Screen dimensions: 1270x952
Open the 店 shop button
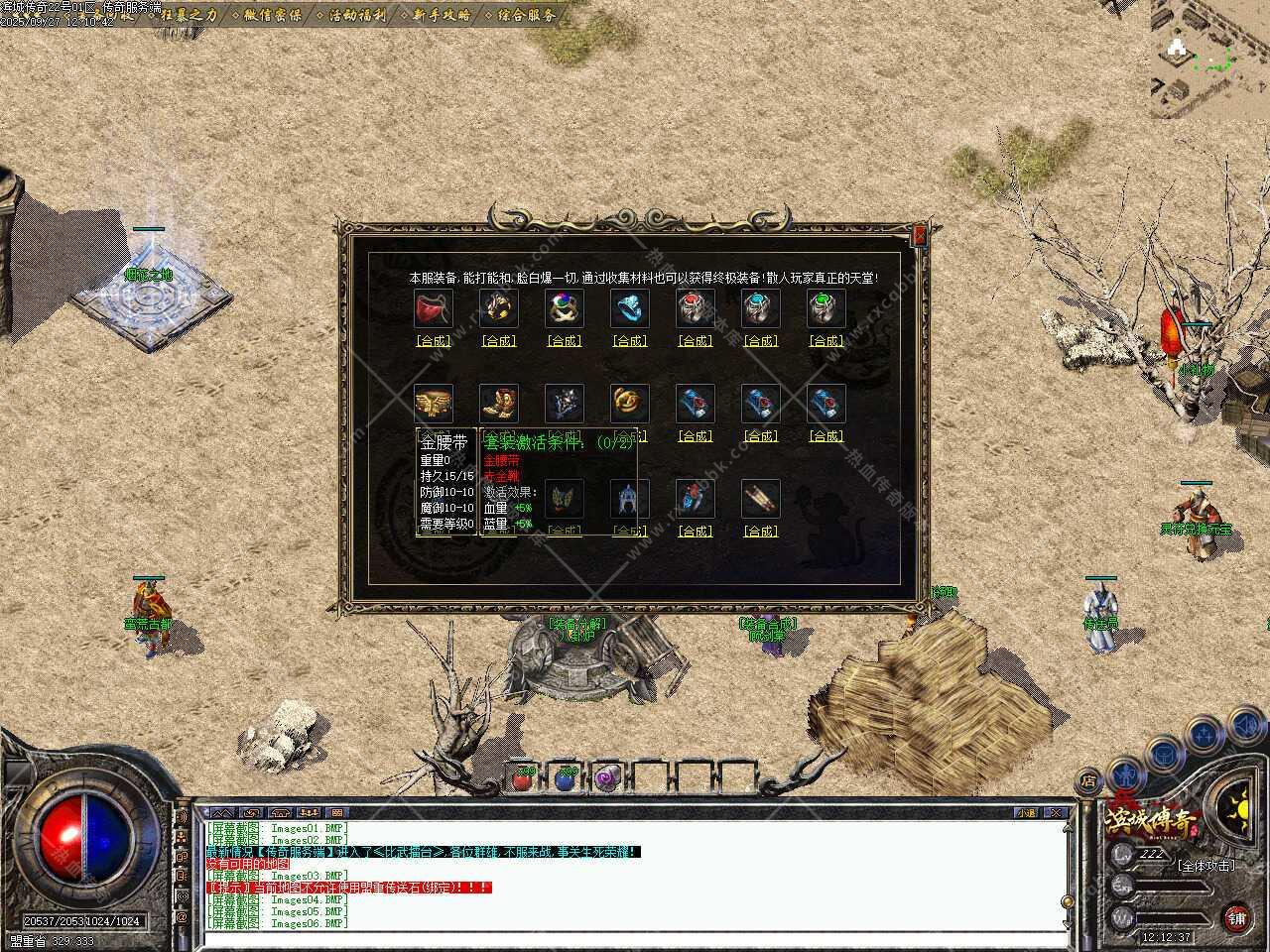[1088, 780]
